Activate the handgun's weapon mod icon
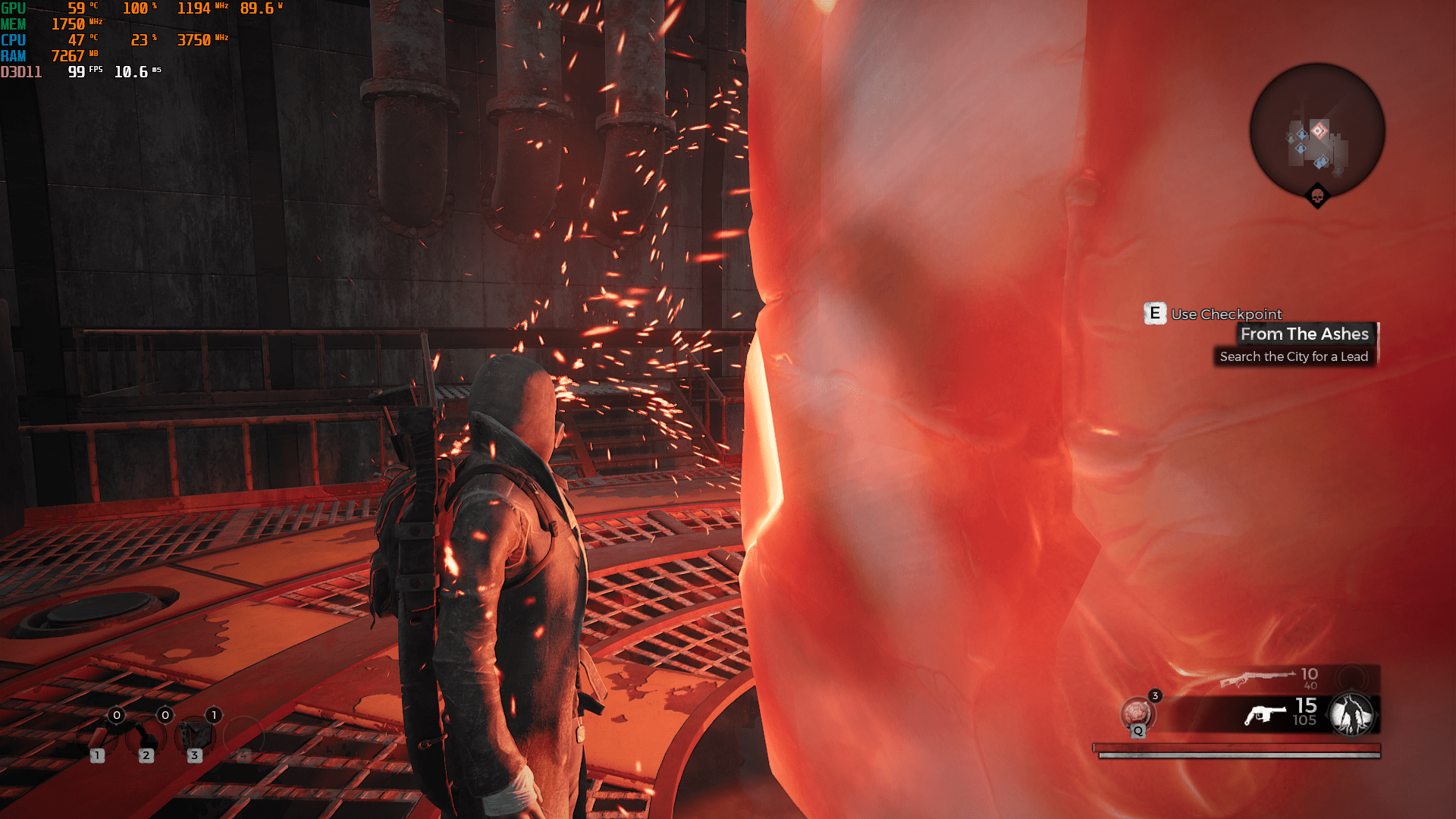 pos(1351,714)
